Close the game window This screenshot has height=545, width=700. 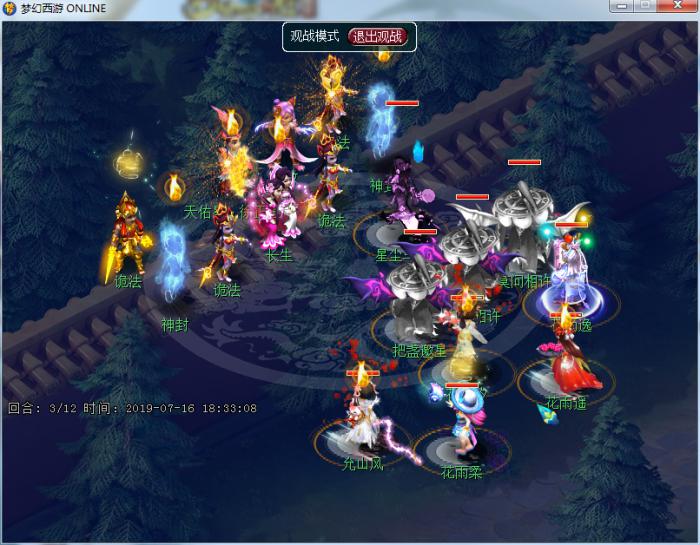coord(676,6)
